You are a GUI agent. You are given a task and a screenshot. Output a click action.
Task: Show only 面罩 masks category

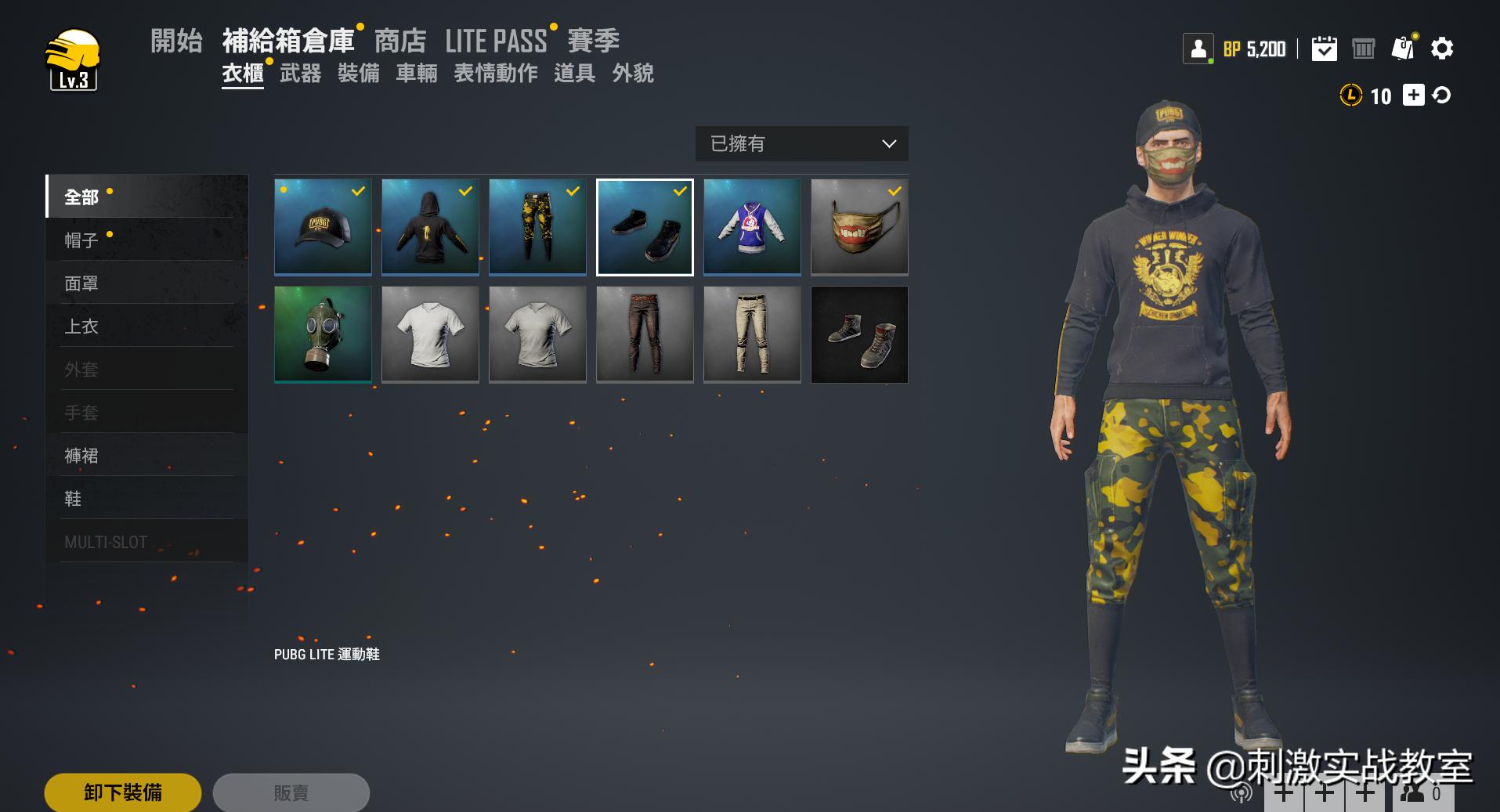point(81,283)
